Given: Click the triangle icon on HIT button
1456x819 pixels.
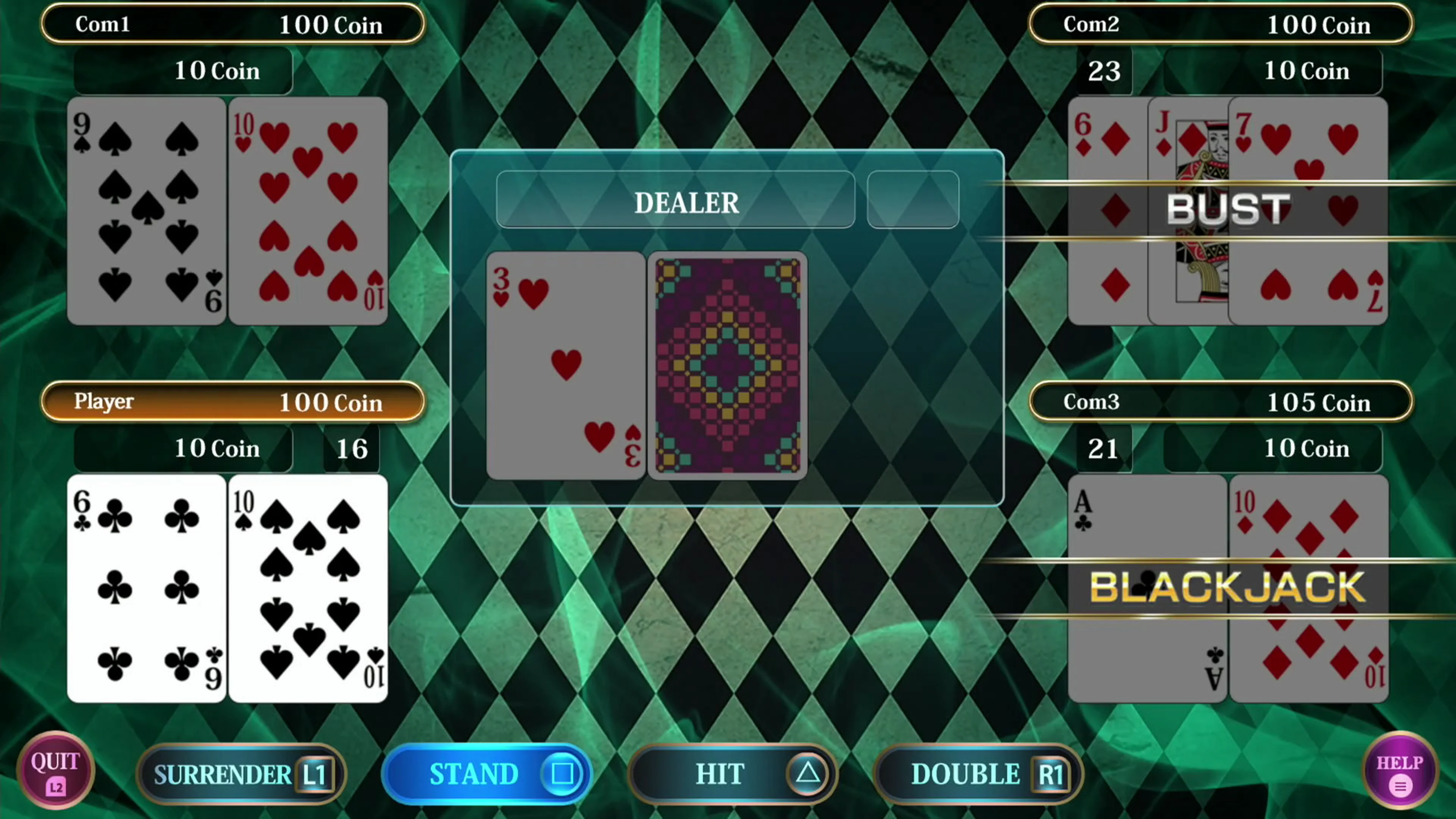Looking at the screenshot, I should pos(807,774).
